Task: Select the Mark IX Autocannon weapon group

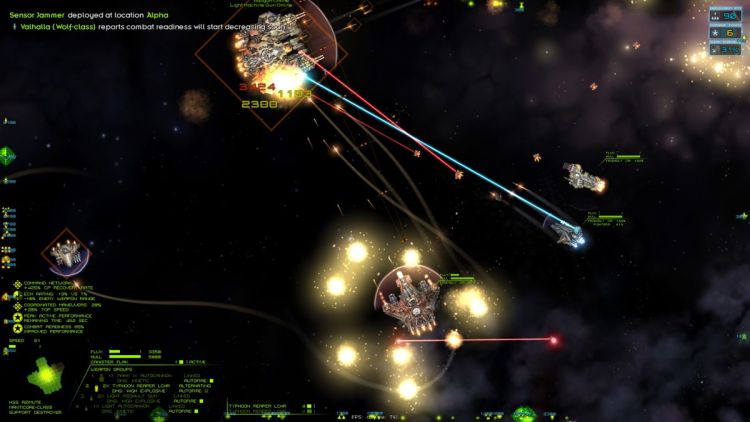Action: 128,375
